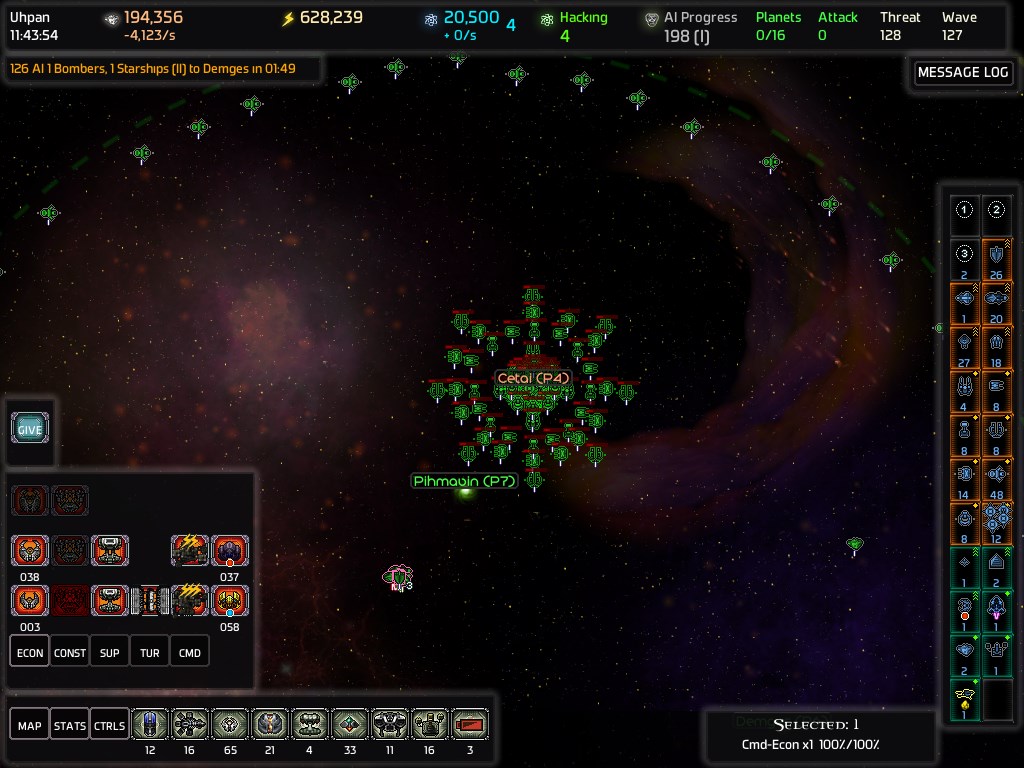Switch to the CONST build tab

(x=70, y=652)
